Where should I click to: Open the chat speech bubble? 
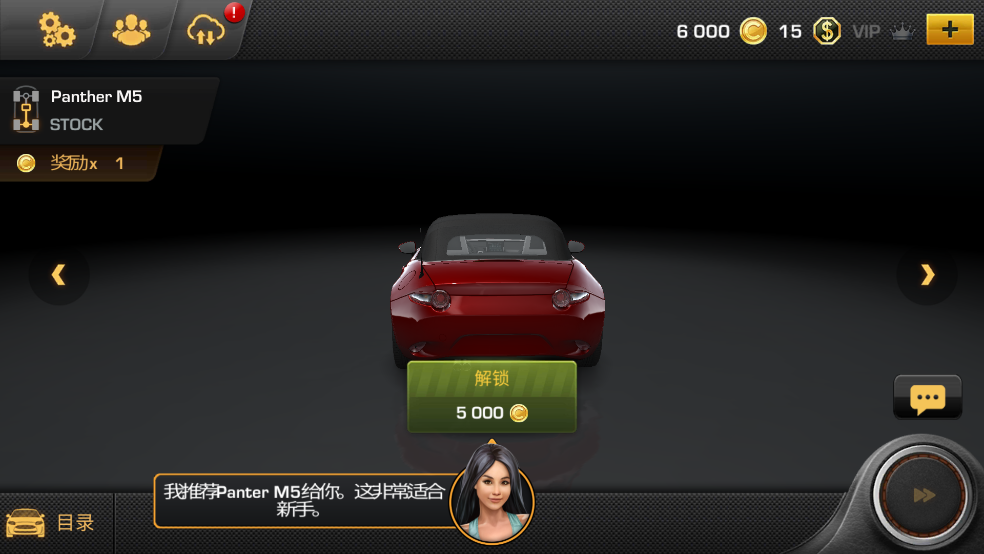[x=927, y=398]
